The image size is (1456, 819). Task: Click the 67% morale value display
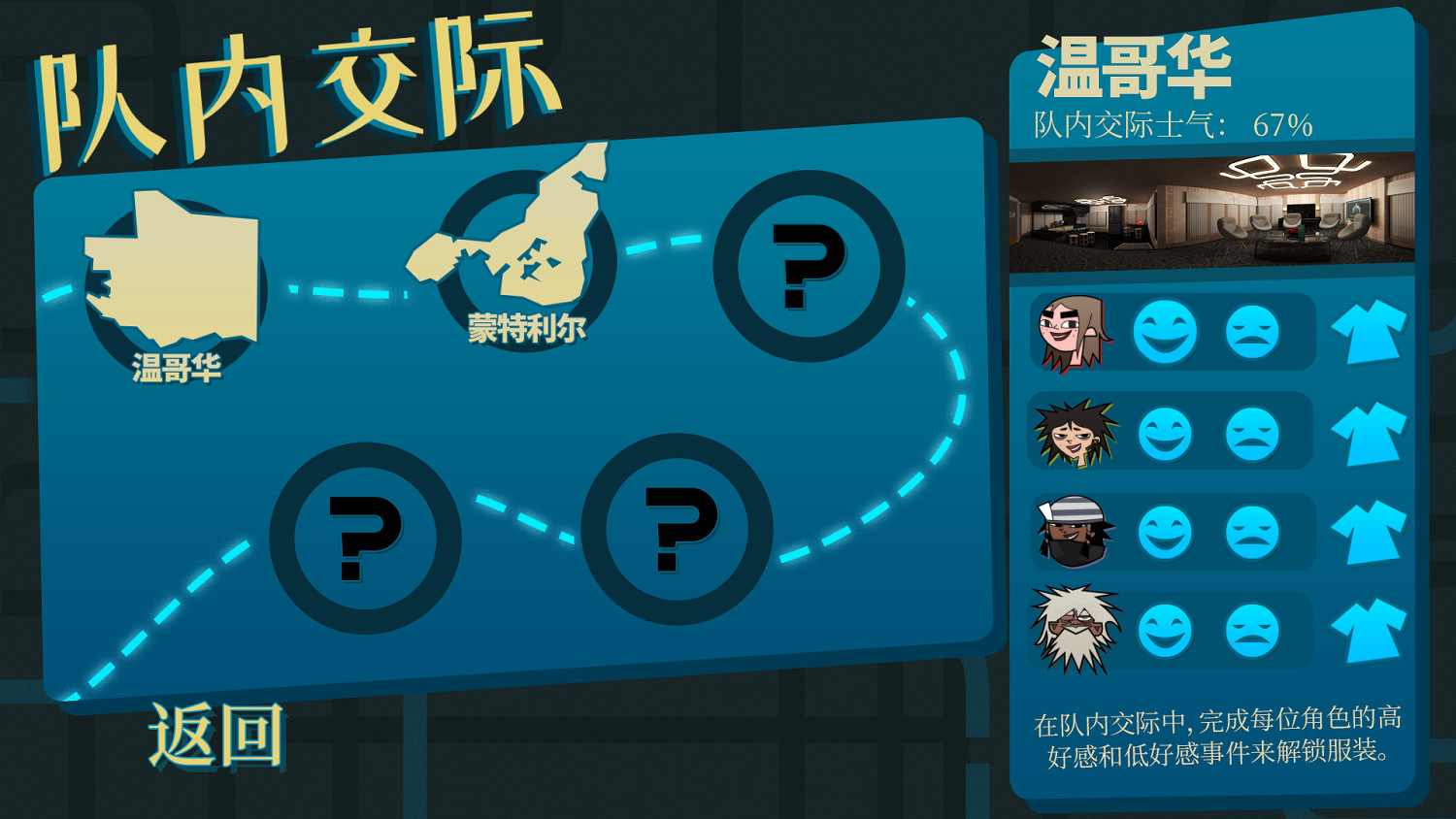(x=1281, y=124)
